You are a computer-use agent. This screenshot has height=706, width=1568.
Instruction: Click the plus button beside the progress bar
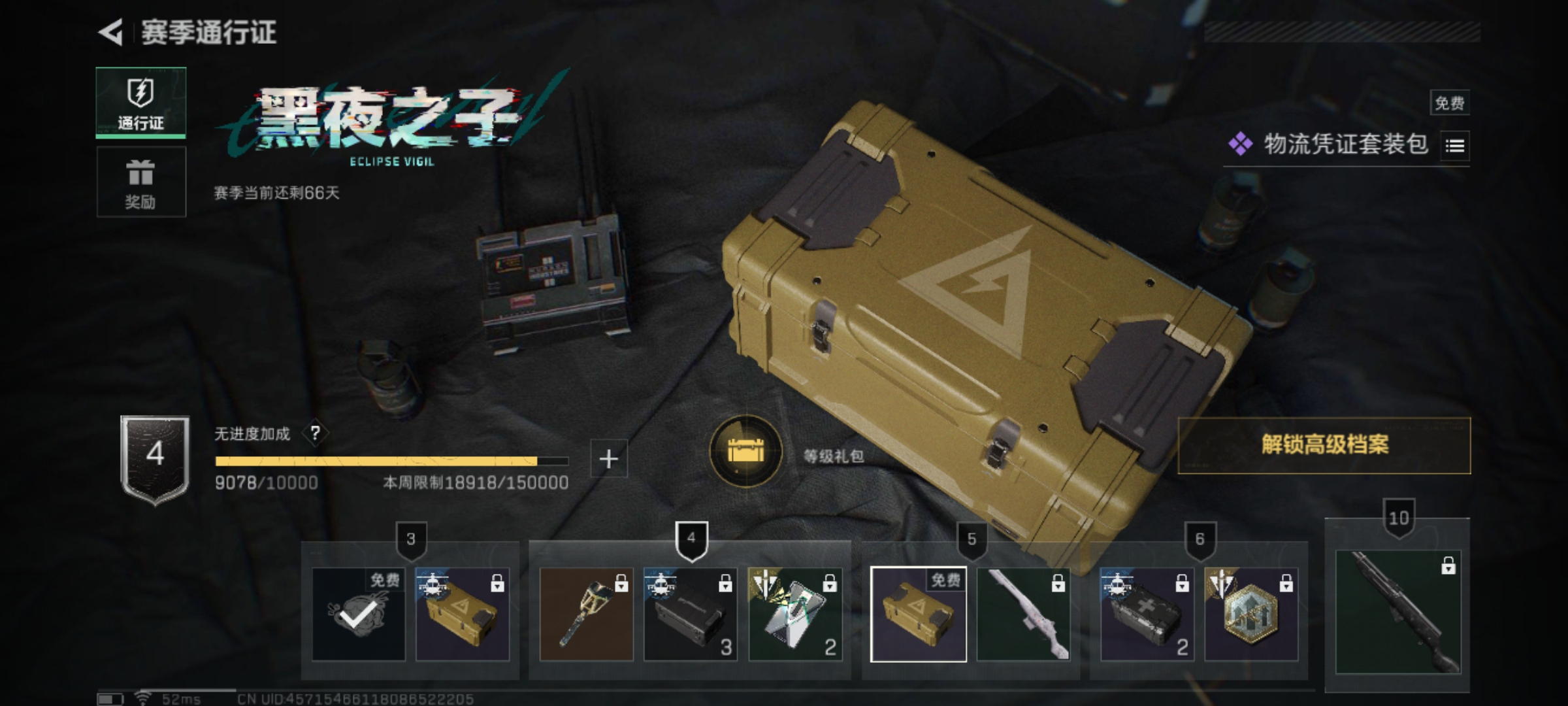(x=608, y=459)
